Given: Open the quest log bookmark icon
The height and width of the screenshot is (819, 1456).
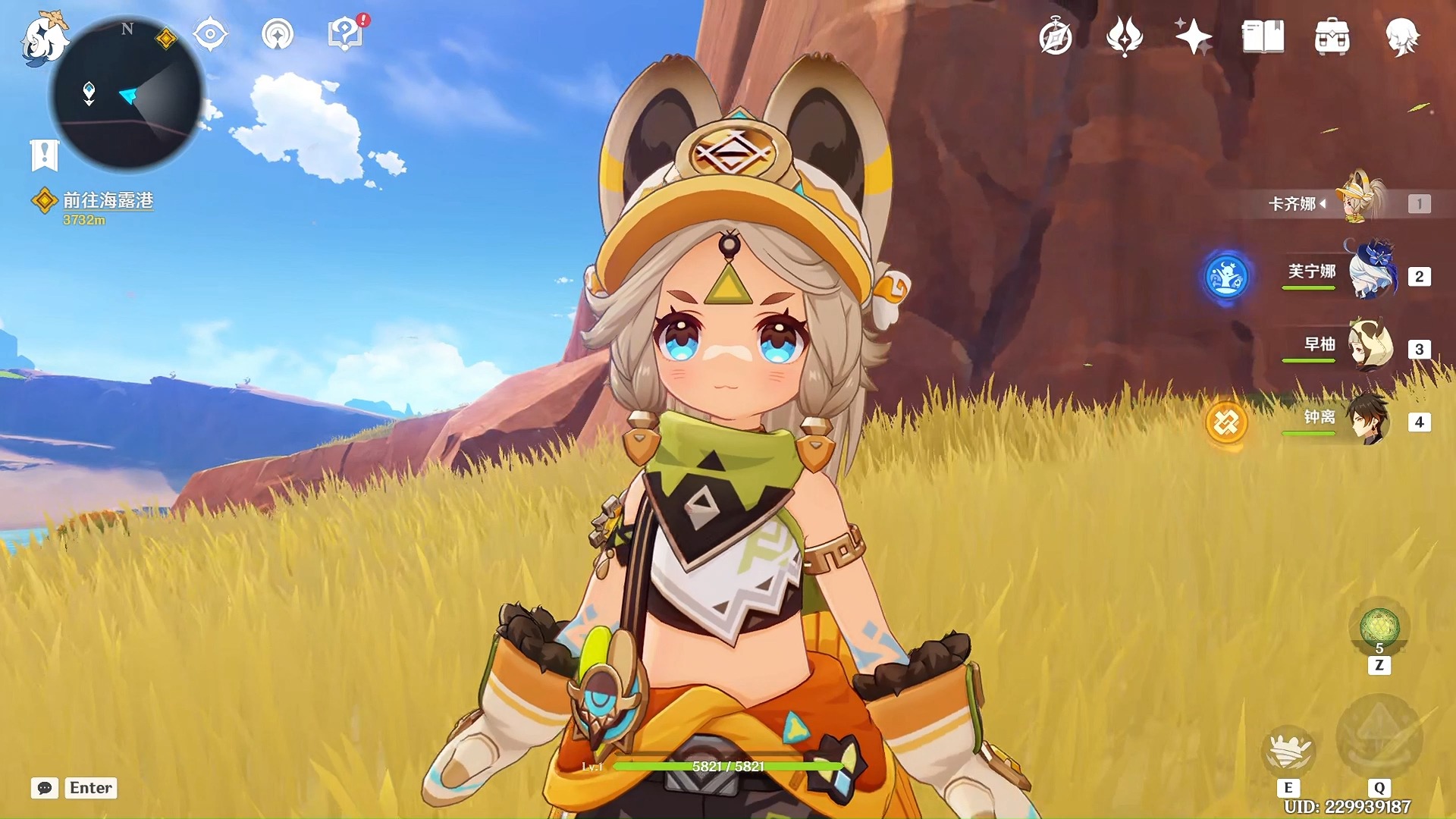Looking at the screenshot, I should (44, 155).
